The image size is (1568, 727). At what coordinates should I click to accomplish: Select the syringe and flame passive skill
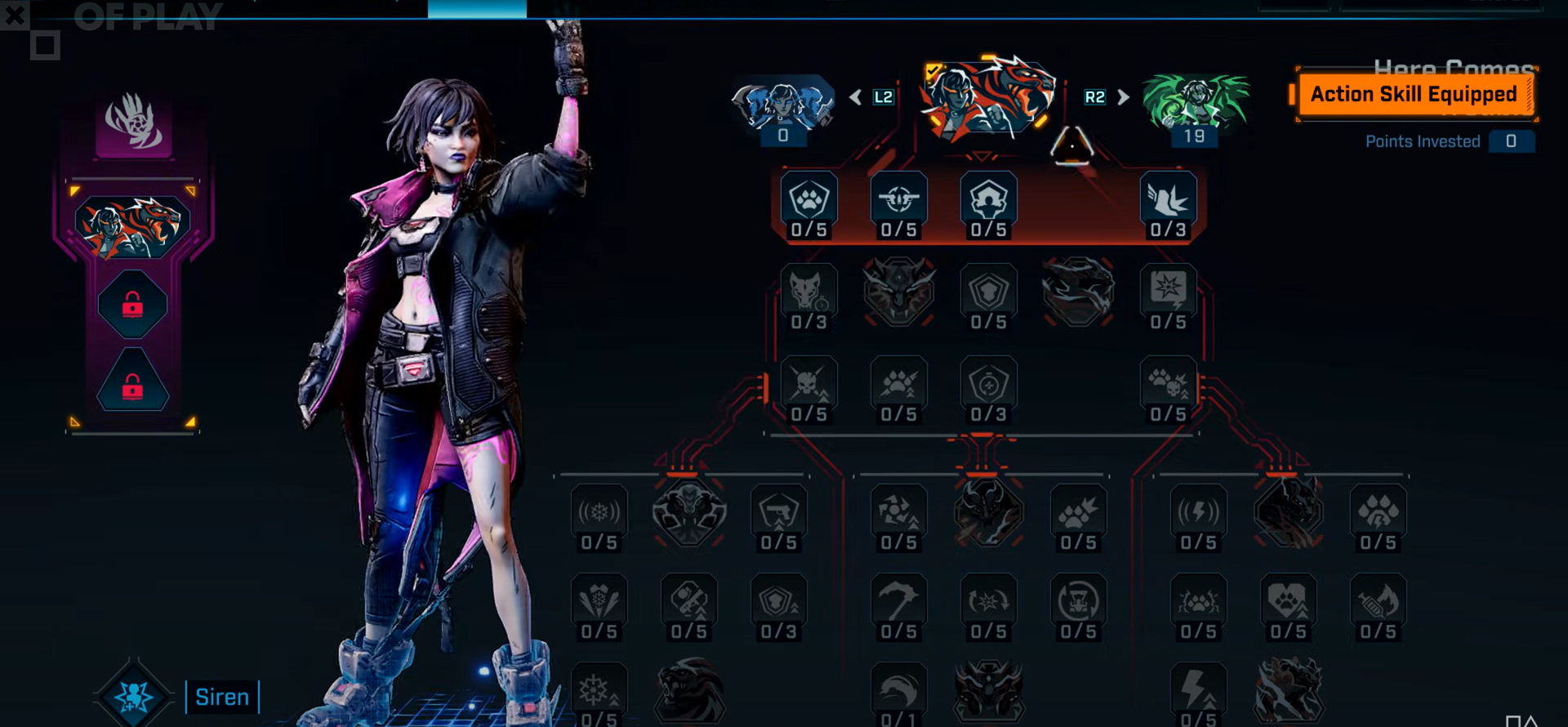[x=1378, y=602]
